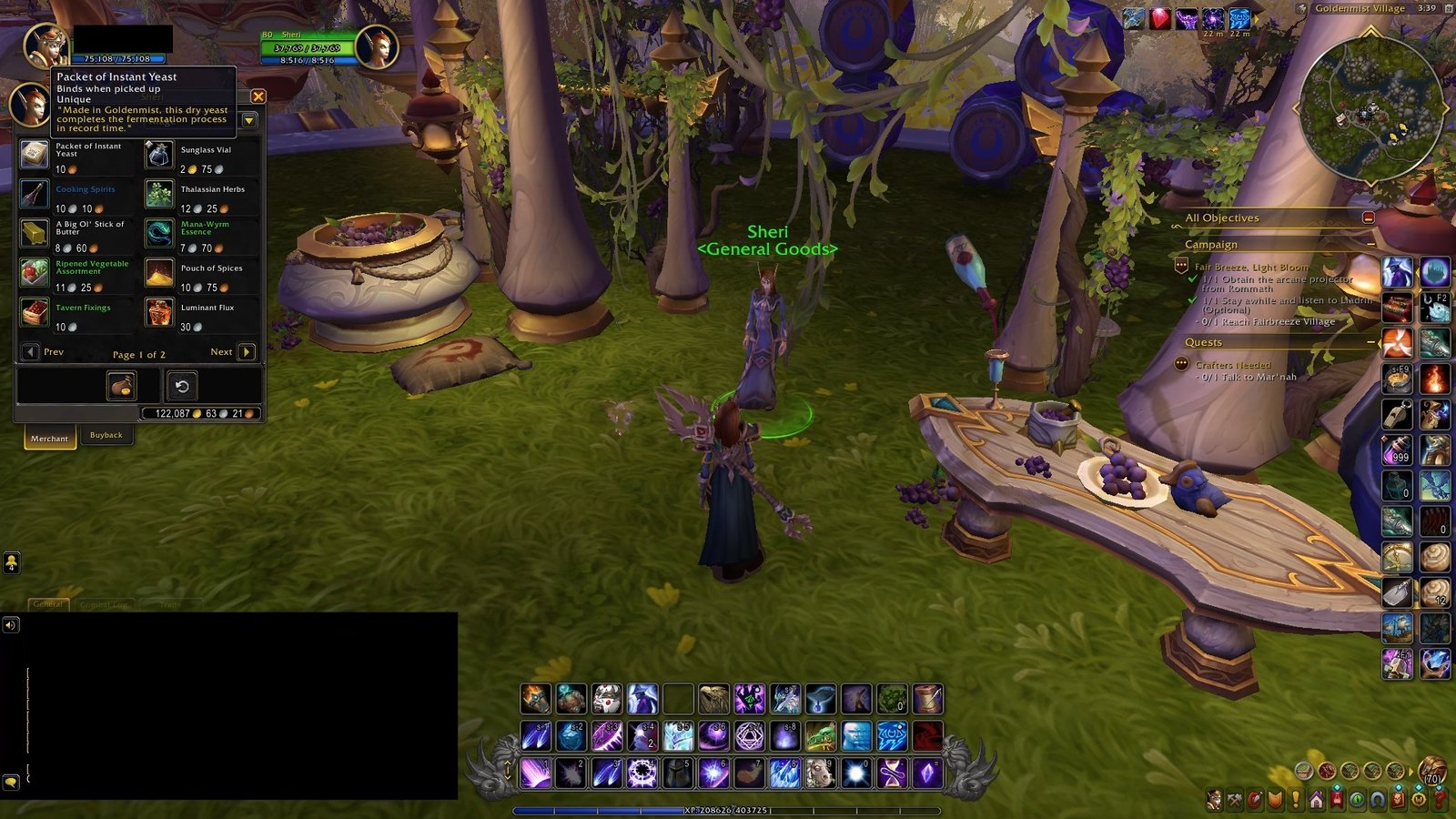Open Professions via the crossed hammers icon

pos(1234,799)
